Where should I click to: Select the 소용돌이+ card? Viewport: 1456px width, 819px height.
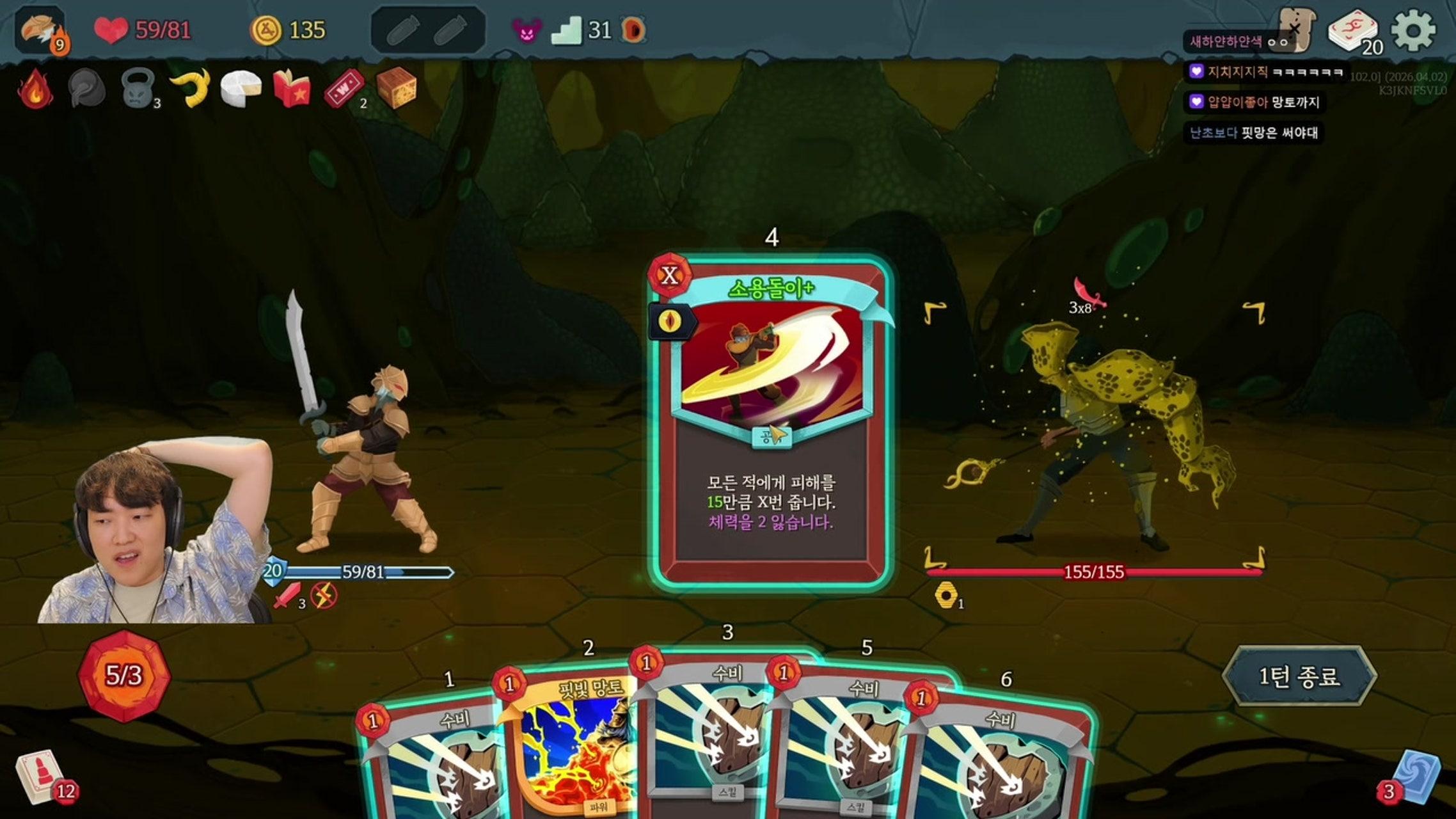click(x=770, y=422)
